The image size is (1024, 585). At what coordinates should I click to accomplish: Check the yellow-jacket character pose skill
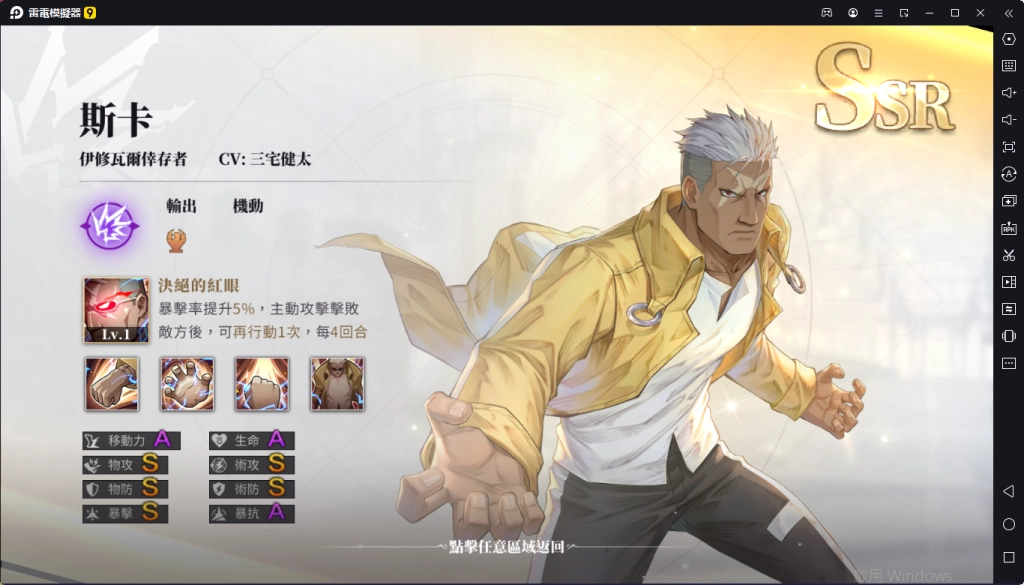tap(337, 384)
